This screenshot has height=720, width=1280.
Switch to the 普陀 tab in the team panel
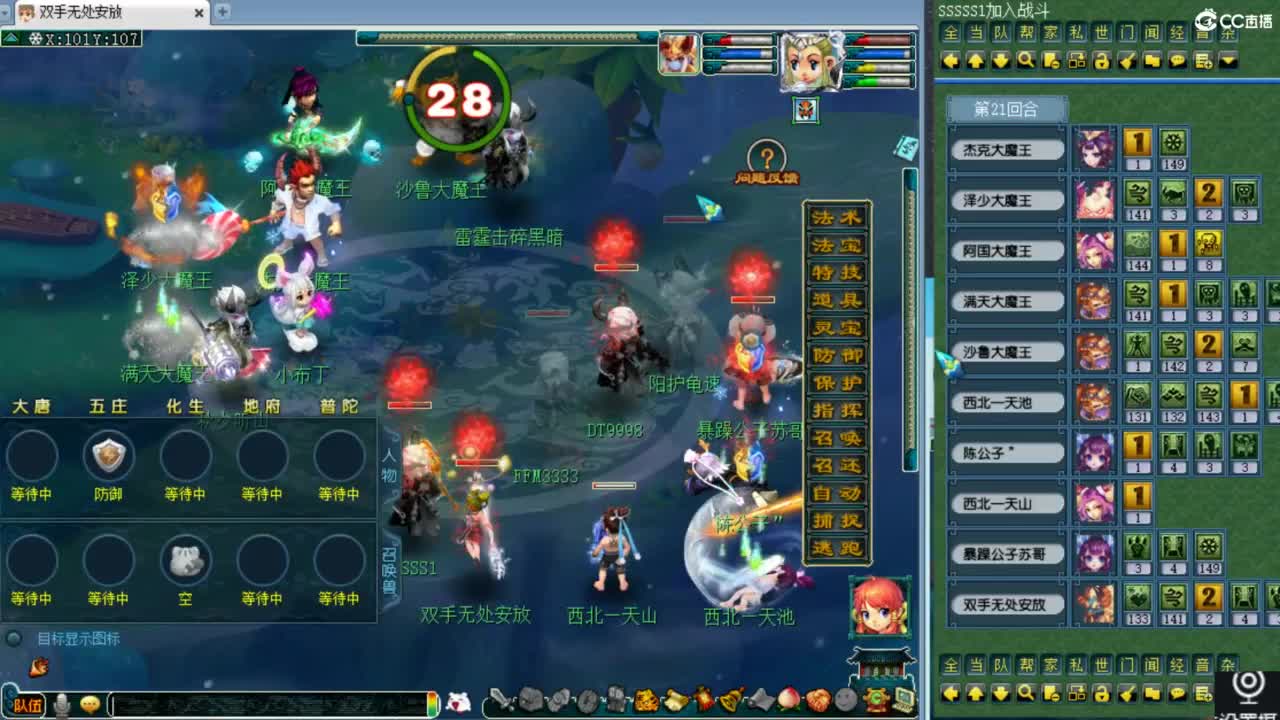pyautogui.click(x=338, y=407)
